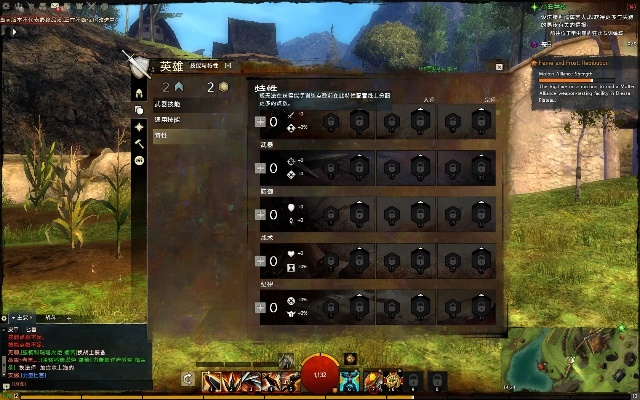Click the weapon swap icon beside the skill bar
640x400 pixels.
point(187,379)
